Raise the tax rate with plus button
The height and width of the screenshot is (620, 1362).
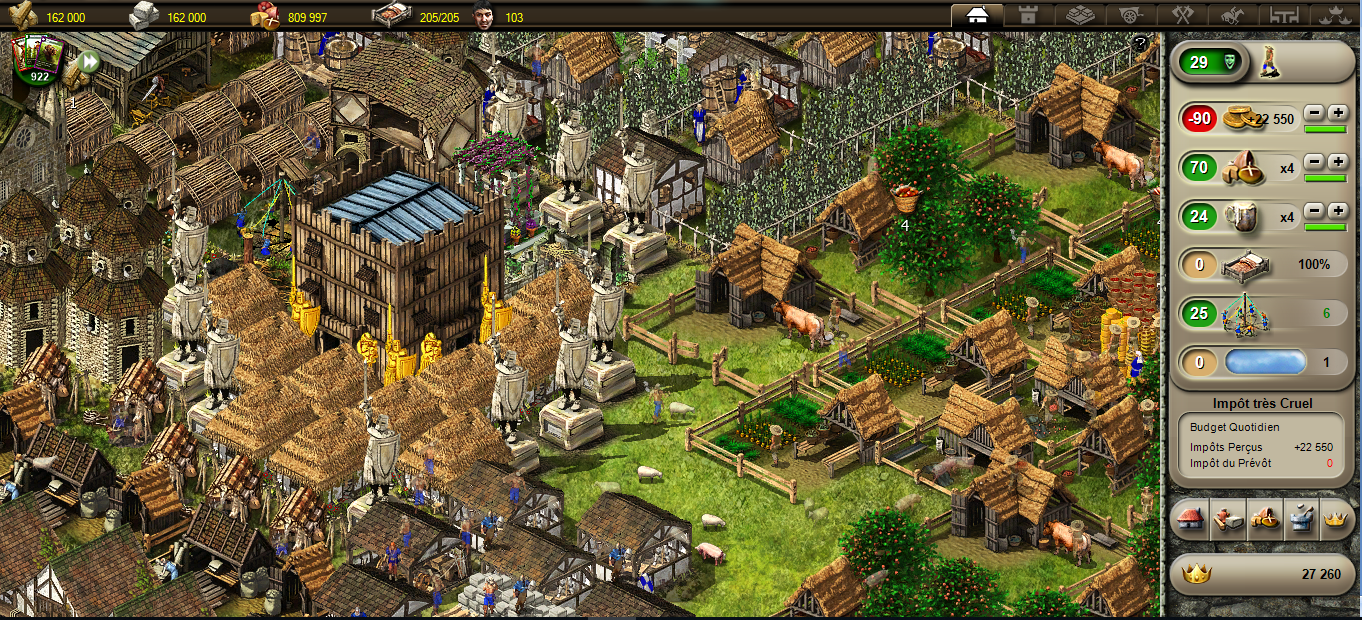point(1337,113)
